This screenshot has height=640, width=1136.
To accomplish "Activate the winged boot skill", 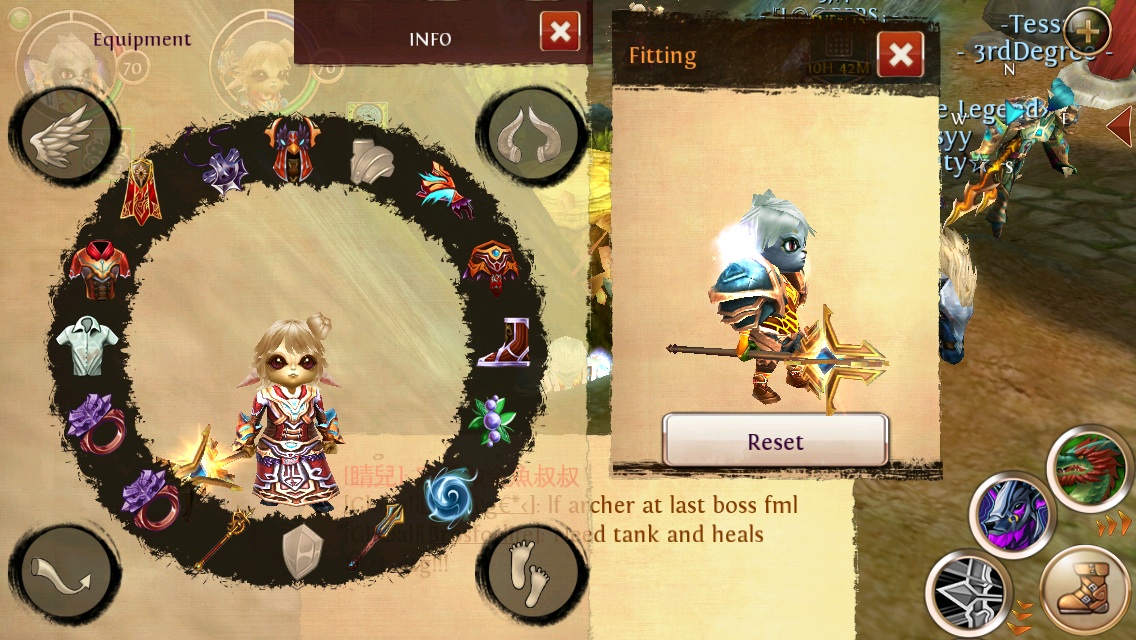I will pyautogui.click(x=1086, y=591).
